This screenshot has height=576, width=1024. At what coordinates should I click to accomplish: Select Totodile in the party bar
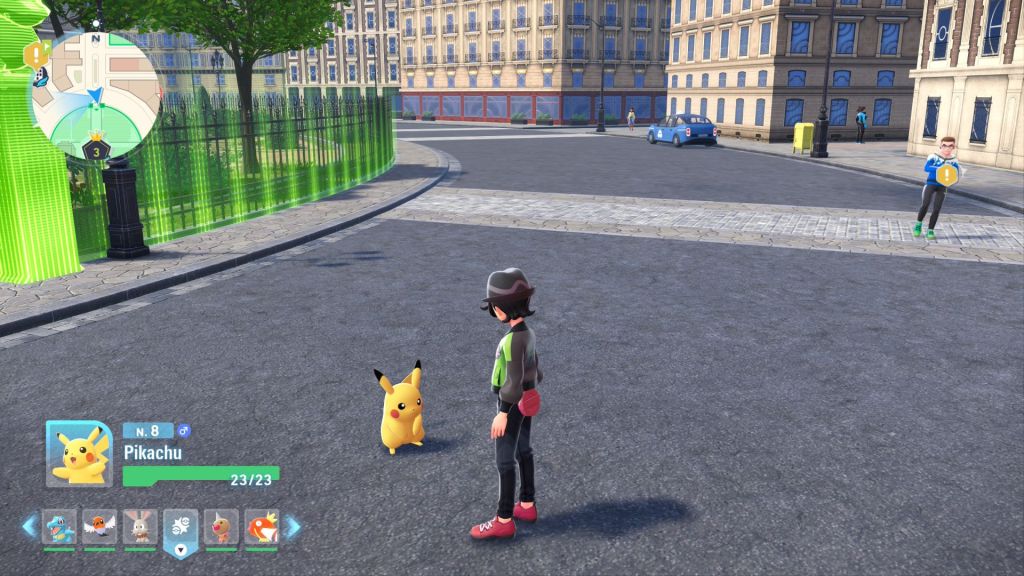[x=59, y=526]
